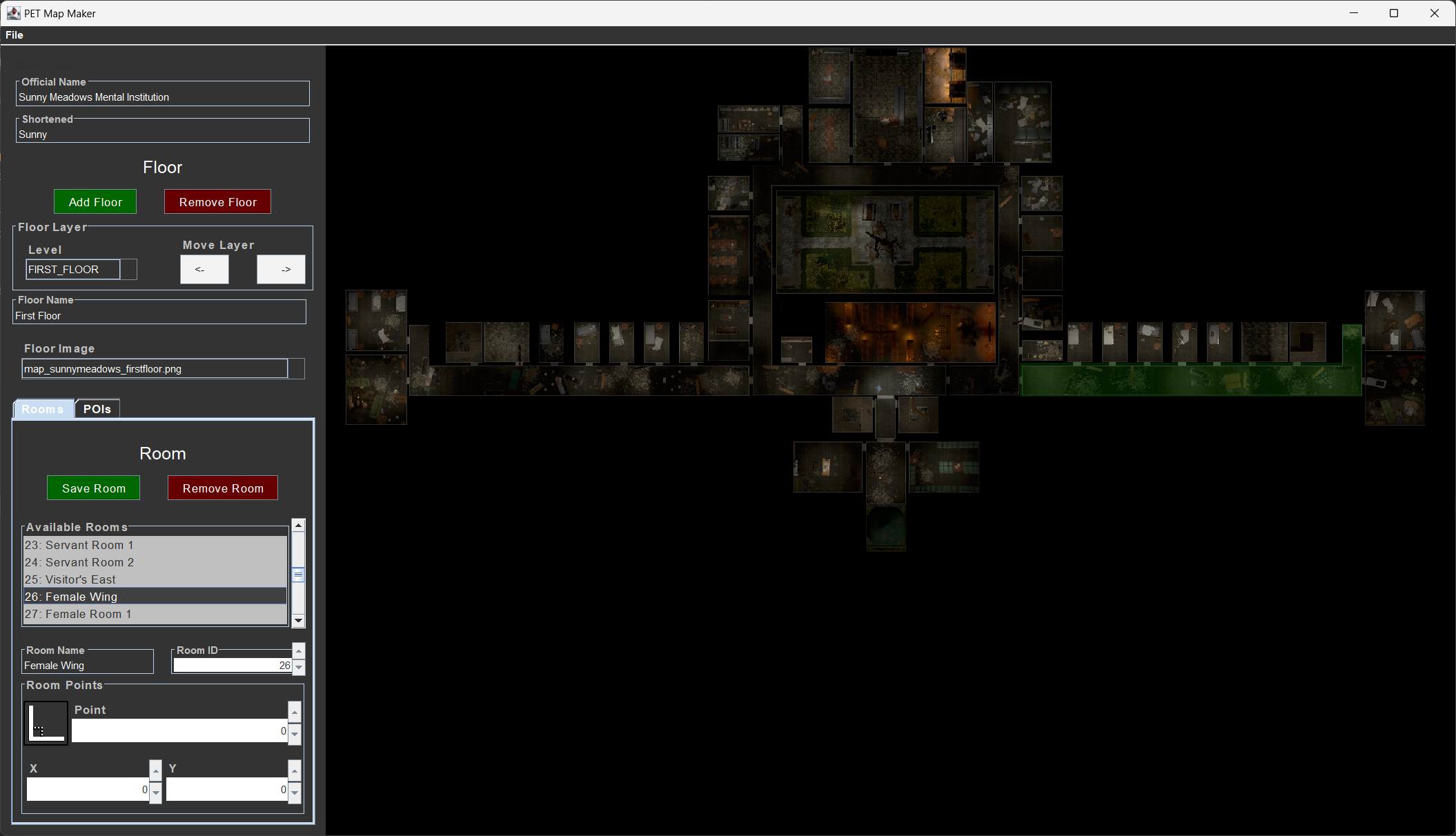
Task: Select '27: Female Room 1' in Available Rooms
Action: coord(77,614)
